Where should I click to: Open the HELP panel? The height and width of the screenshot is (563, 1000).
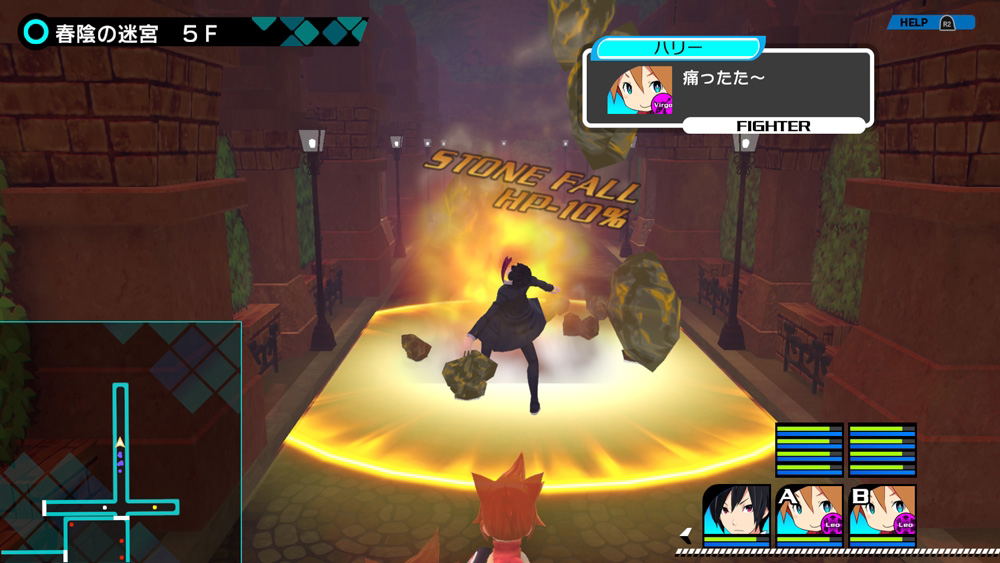[x=929, y=22]
